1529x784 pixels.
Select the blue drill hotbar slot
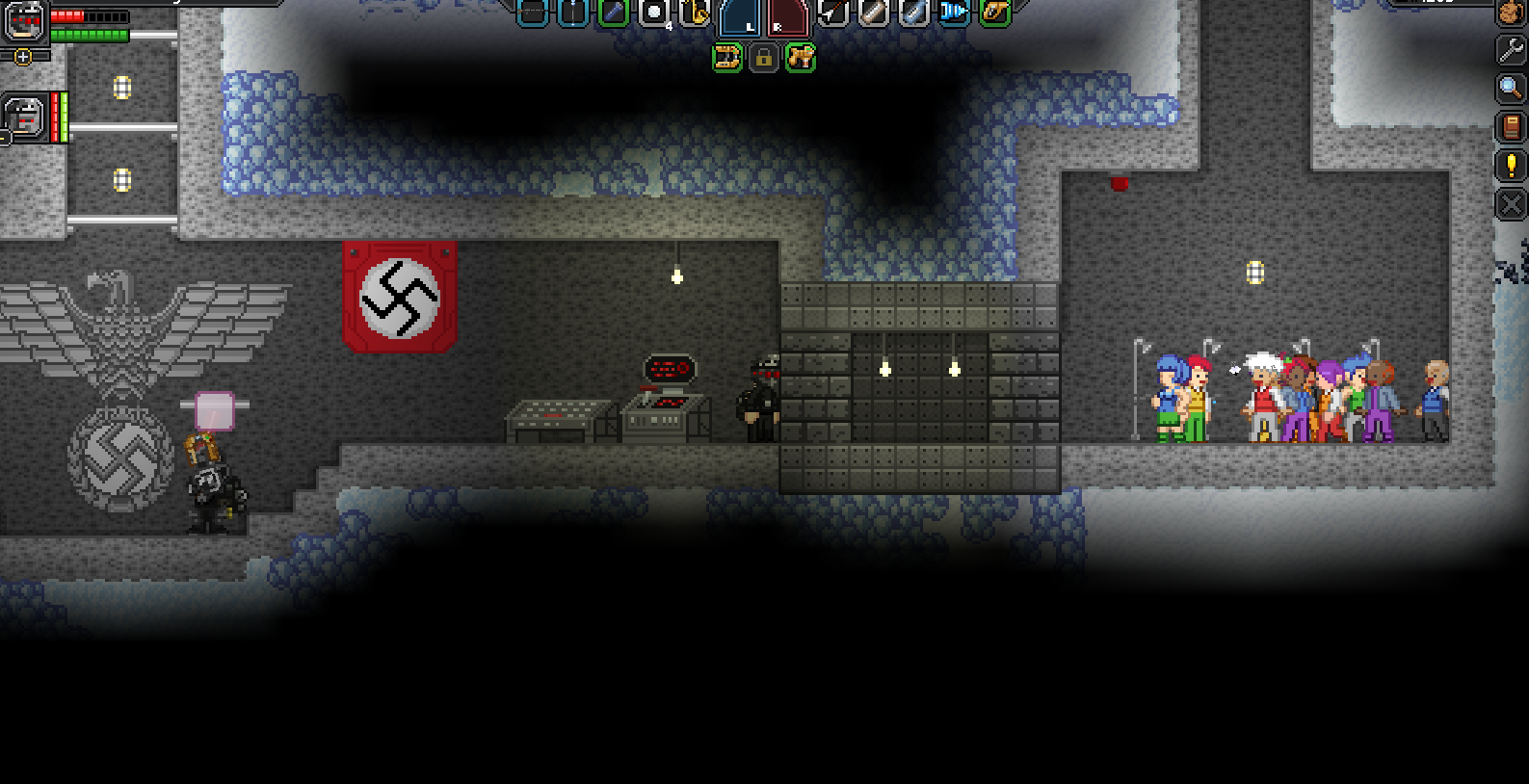pos(954,13)
